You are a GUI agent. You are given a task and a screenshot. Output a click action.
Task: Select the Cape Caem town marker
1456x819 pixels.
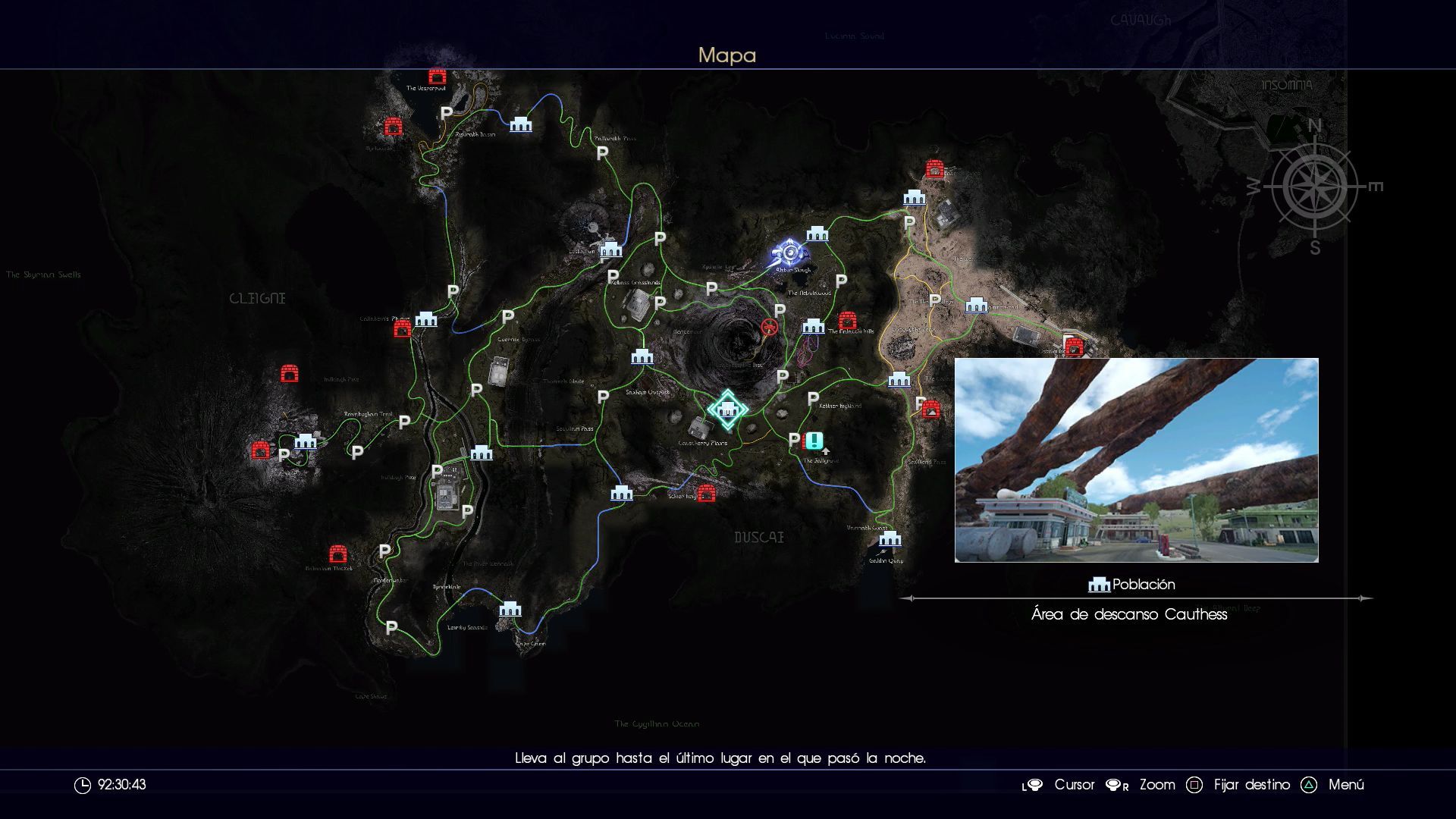(510, 609)
